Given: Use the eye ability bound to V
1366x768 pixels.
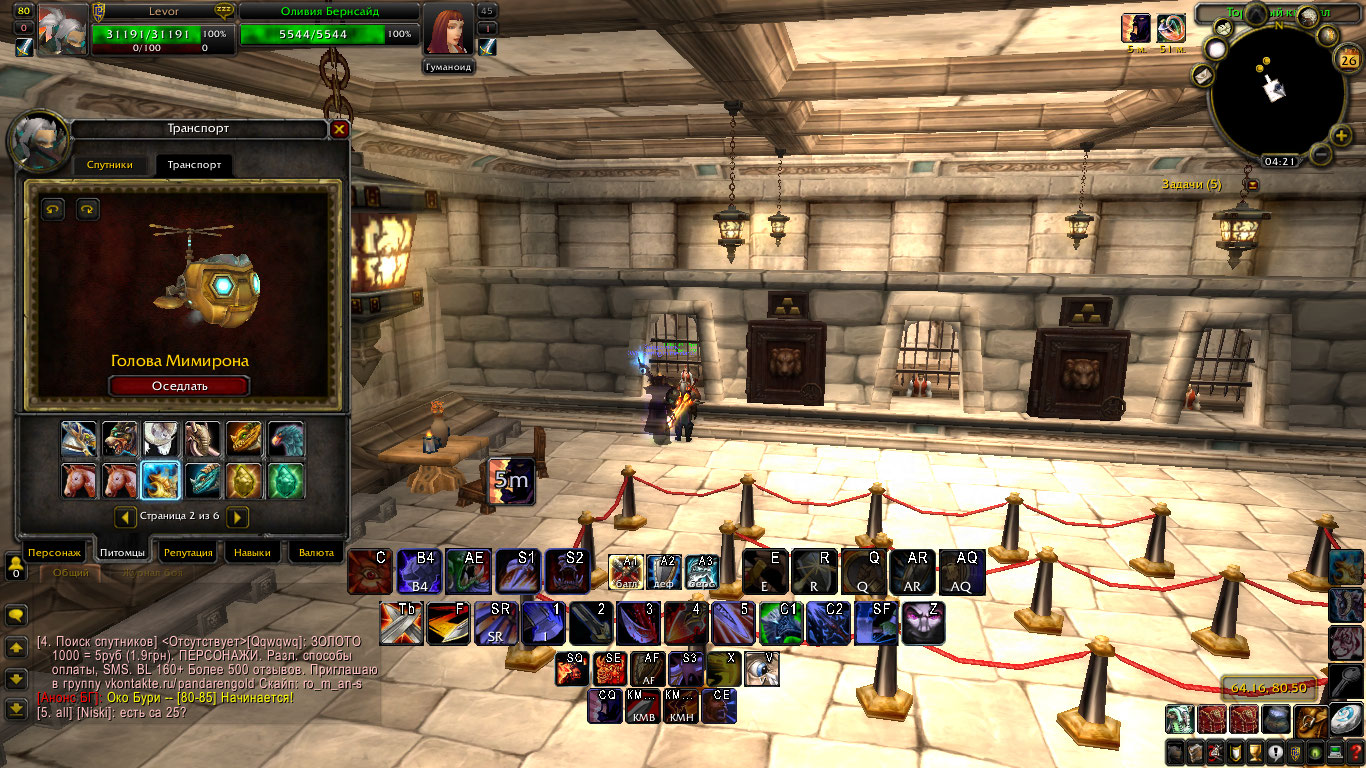Looking at the screenshot, I should pos(761,668).
